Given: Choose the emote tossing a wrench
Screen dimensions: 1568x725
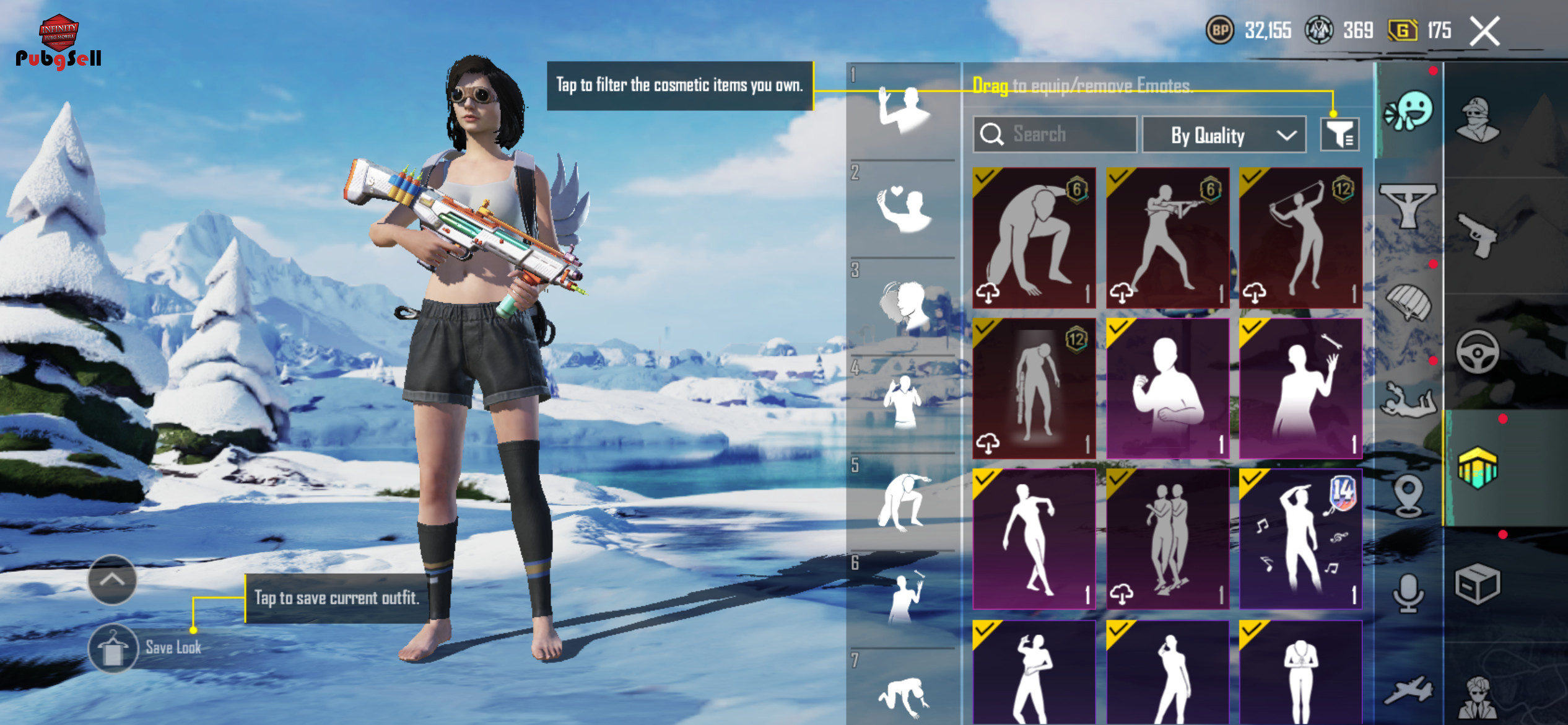Looking at the screenshot, I should (1300, 389).
